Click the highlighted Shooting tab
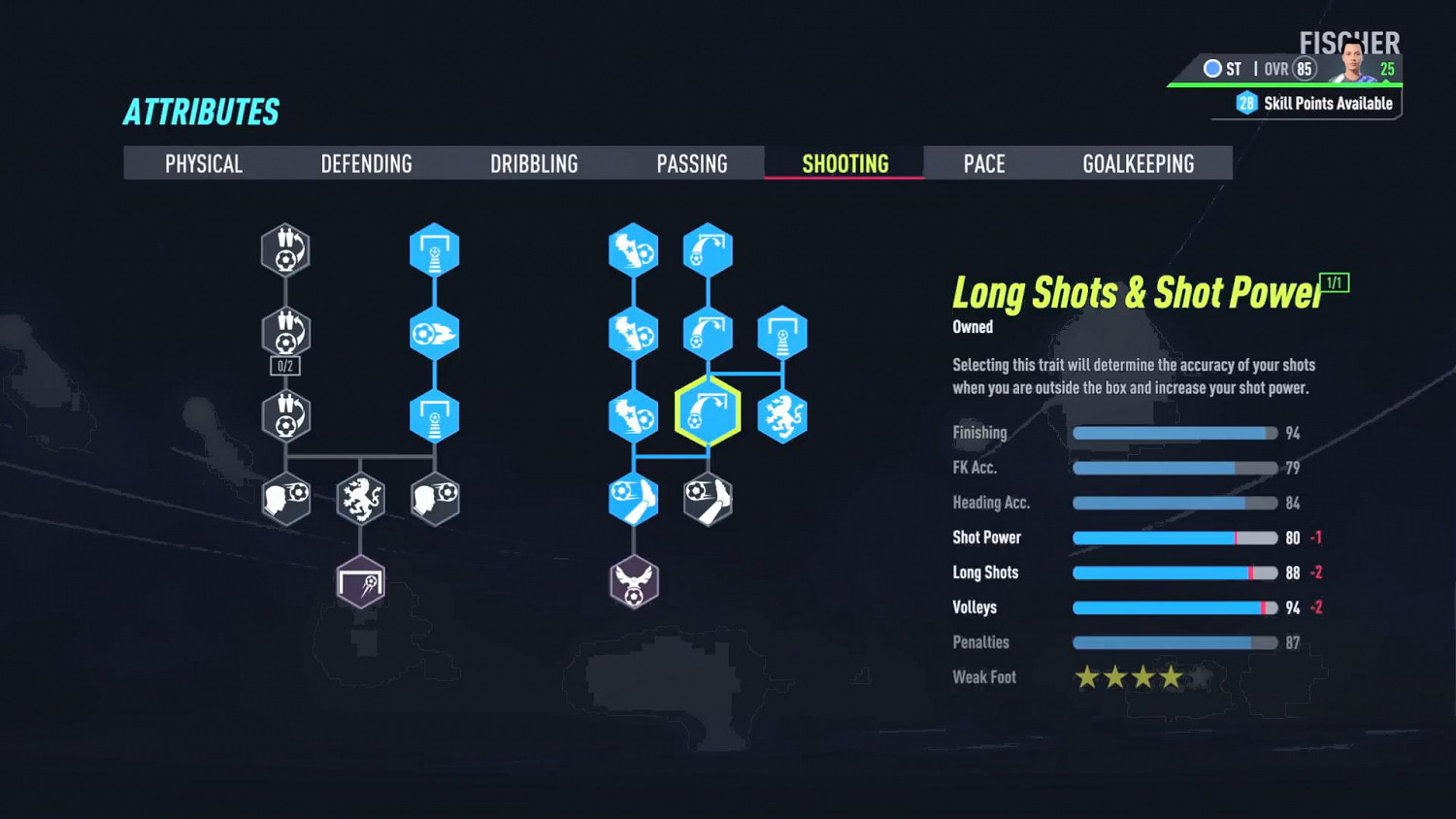 [844, 164]
